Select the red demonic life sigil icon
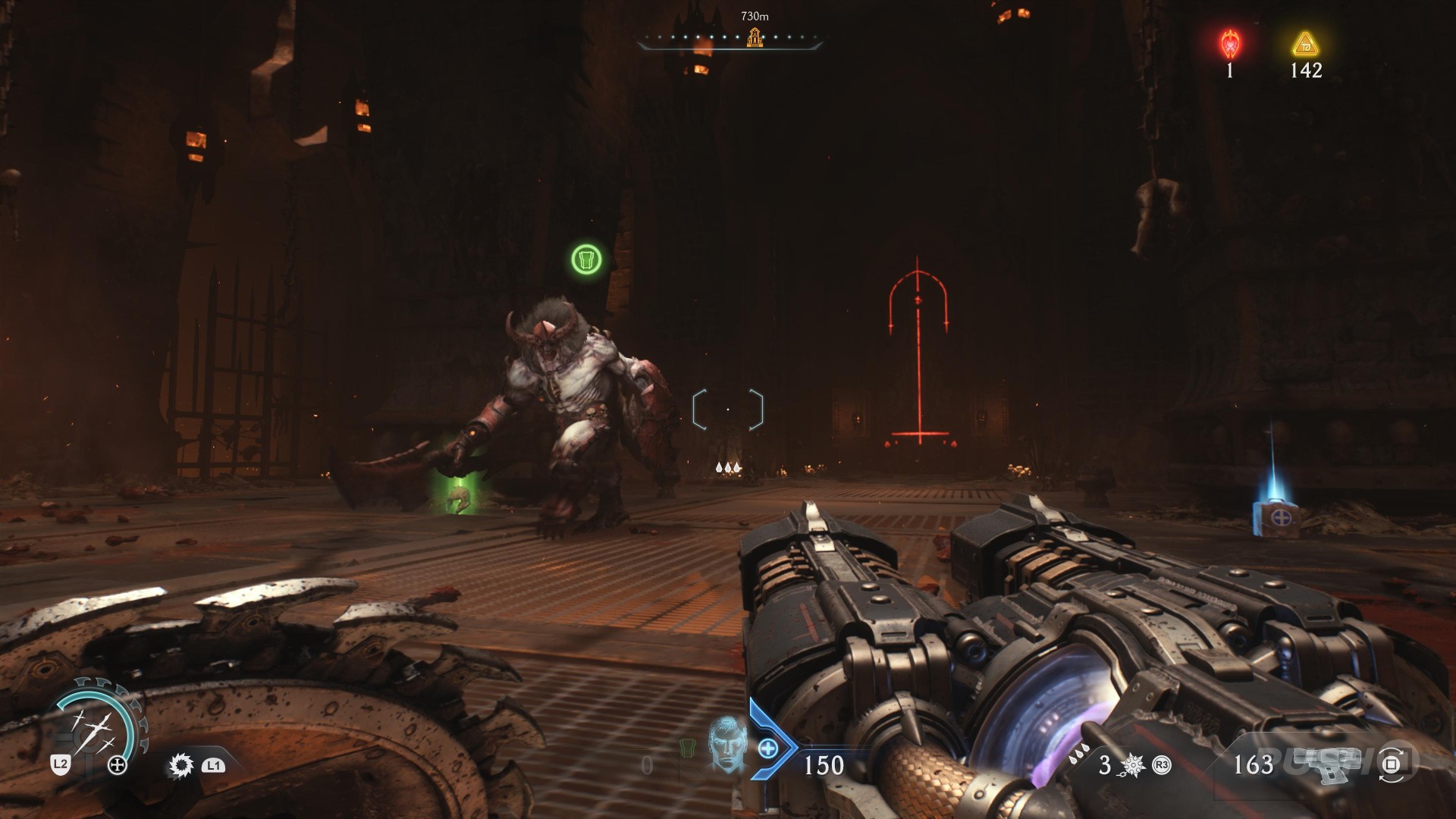1456x819 pixels. (1229, 45)
